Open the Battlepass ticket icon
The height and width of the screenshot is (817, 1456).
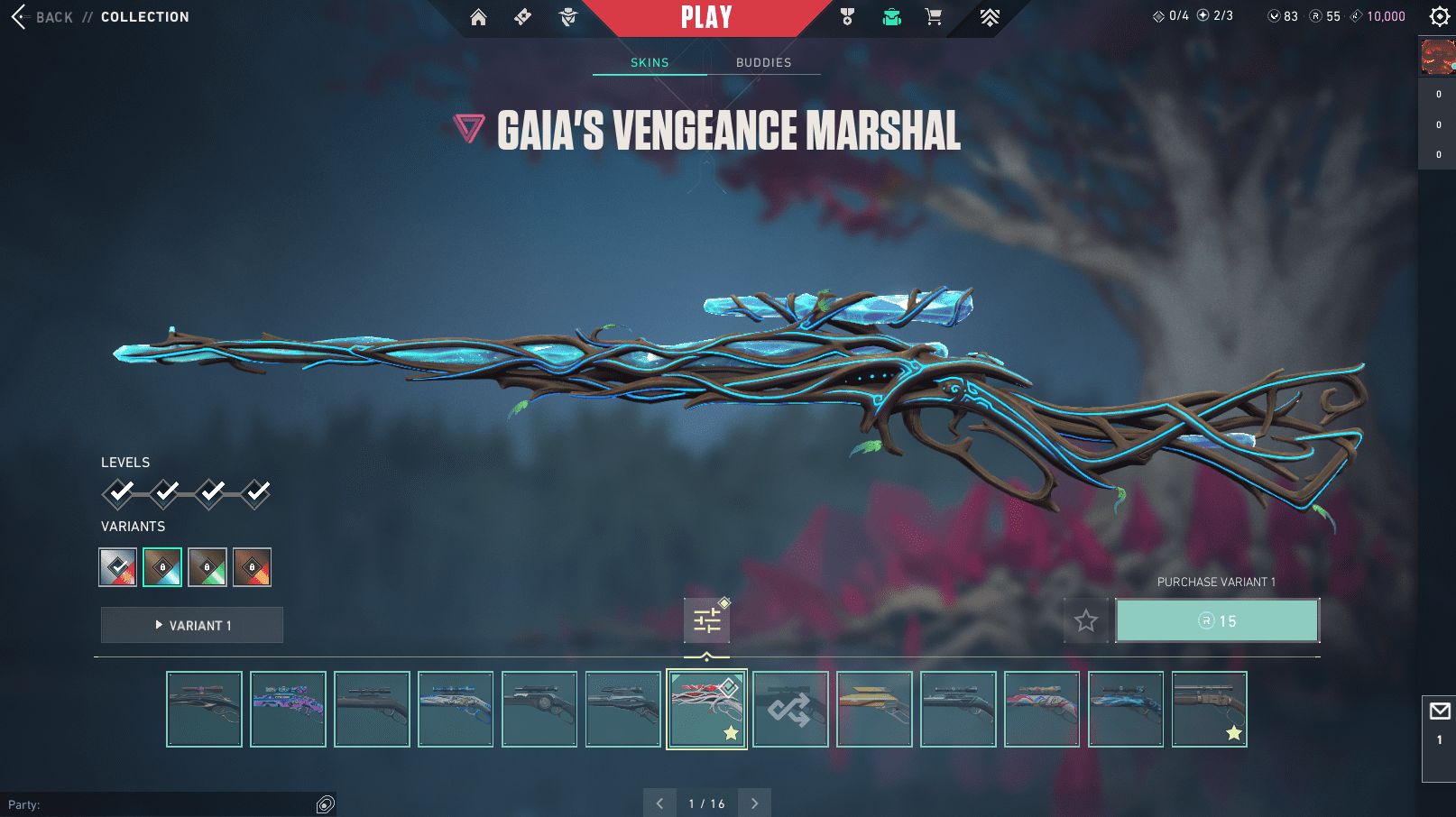click(x=522, y=17)
